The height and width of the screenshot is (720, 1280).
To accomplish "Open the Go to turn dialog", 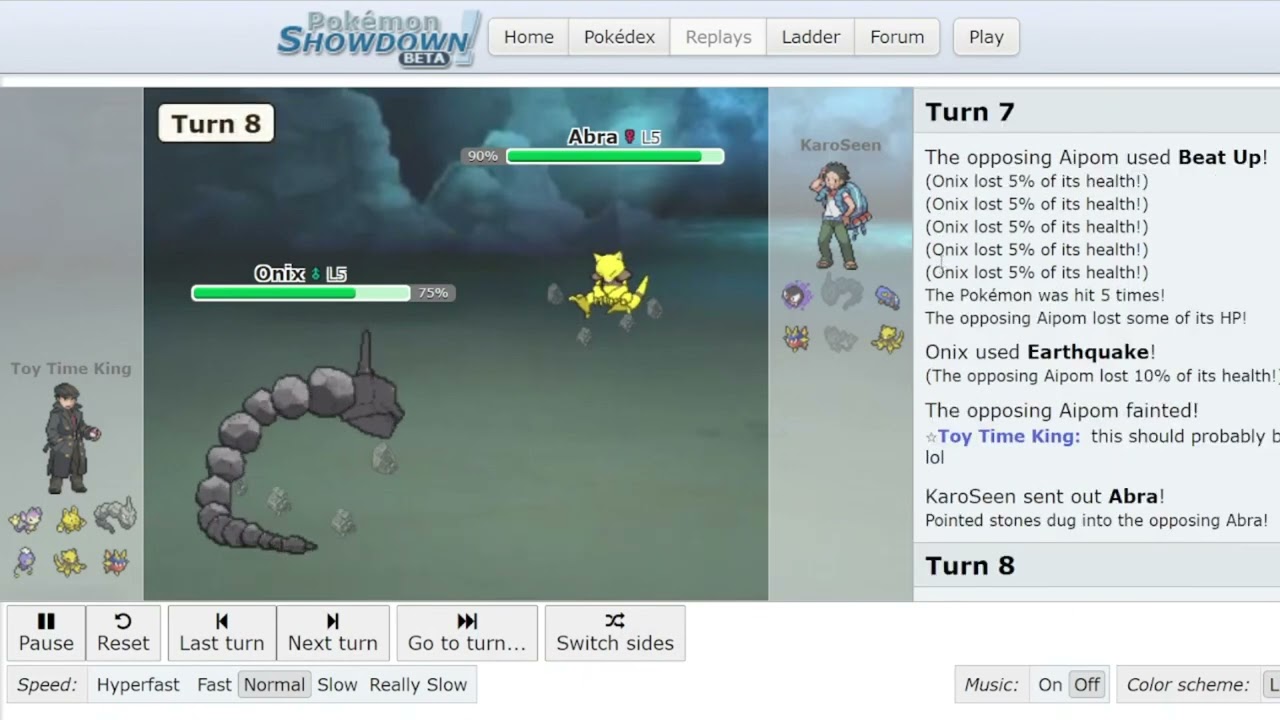I will click(467, 633).
